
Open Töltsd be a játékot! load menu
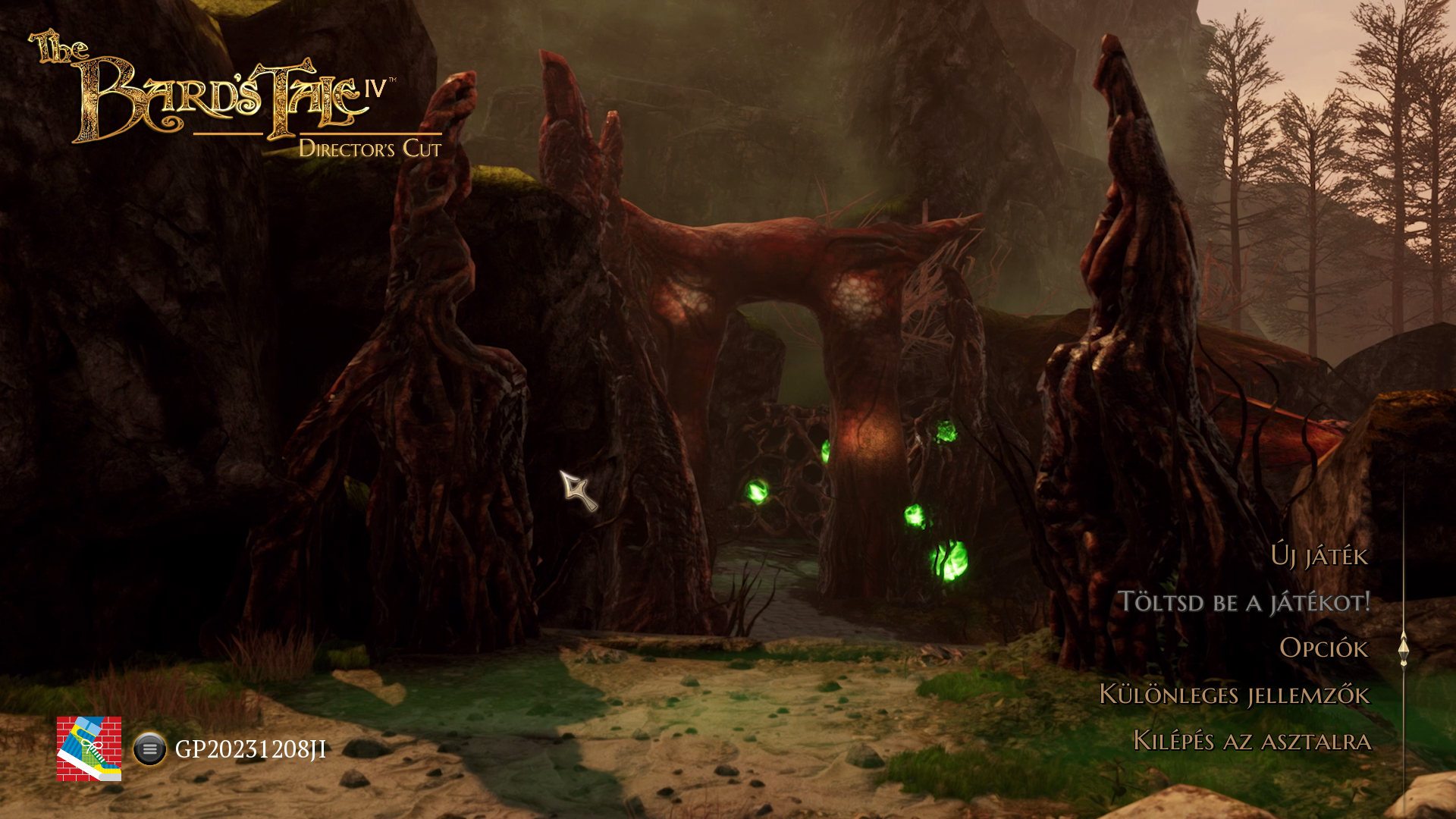pyautogui.click(x=1244, y=602)
